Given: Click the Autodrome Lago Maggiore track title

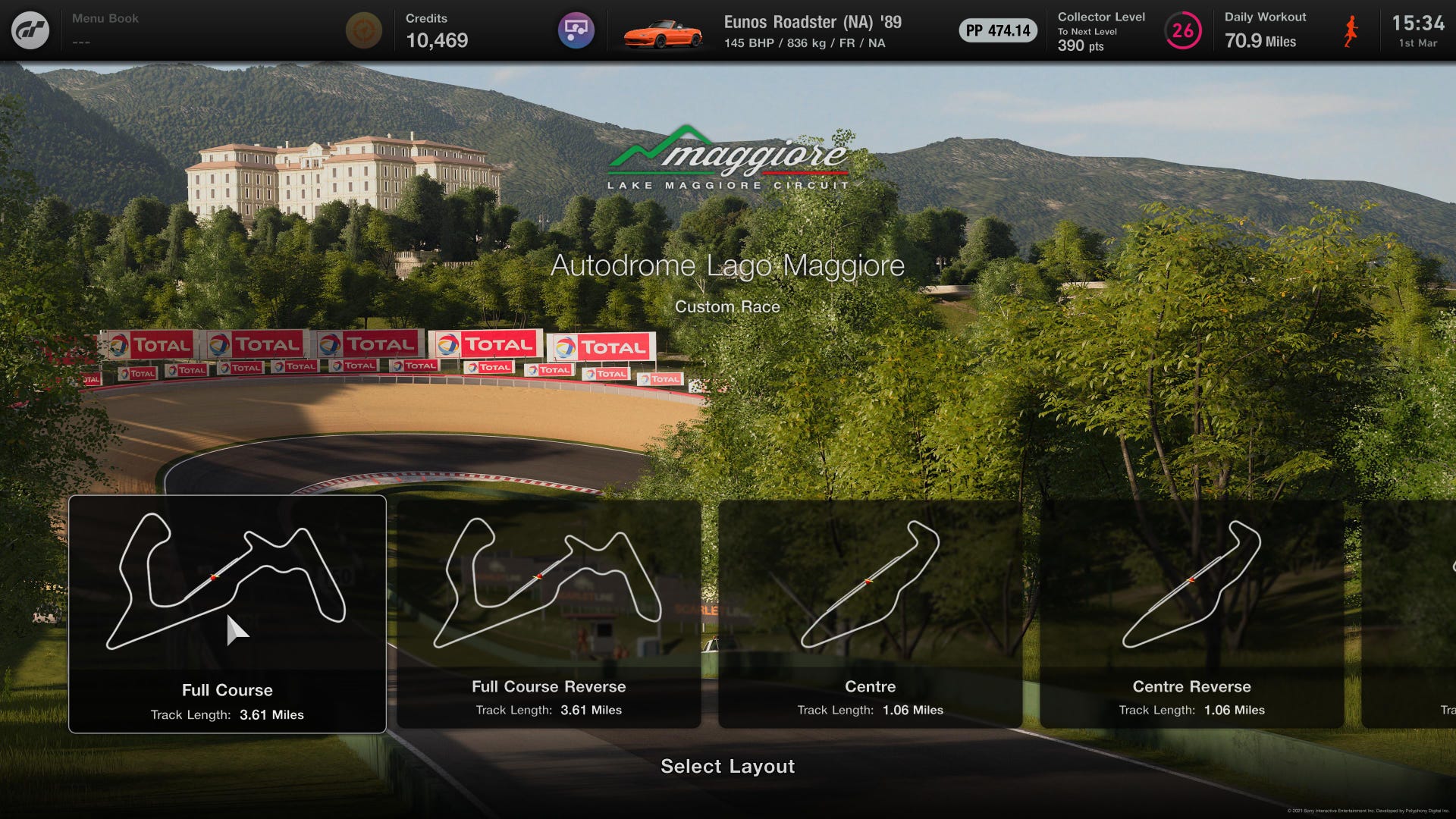Looking at the screenshot, I should tap(728, 265).
